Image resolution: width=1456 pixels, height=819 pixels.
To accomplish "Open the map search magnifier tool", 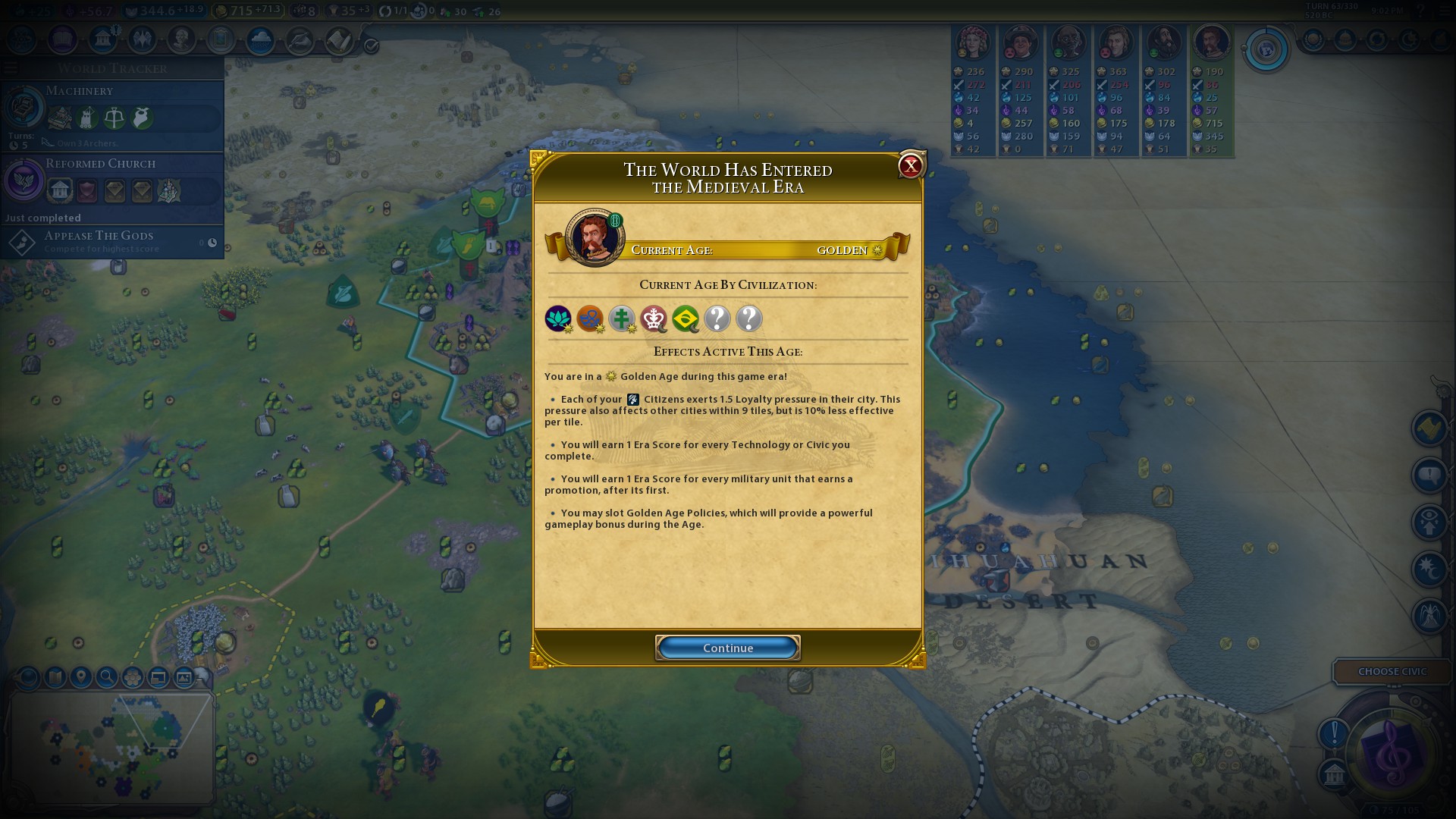I will click(x=107, y=676).
